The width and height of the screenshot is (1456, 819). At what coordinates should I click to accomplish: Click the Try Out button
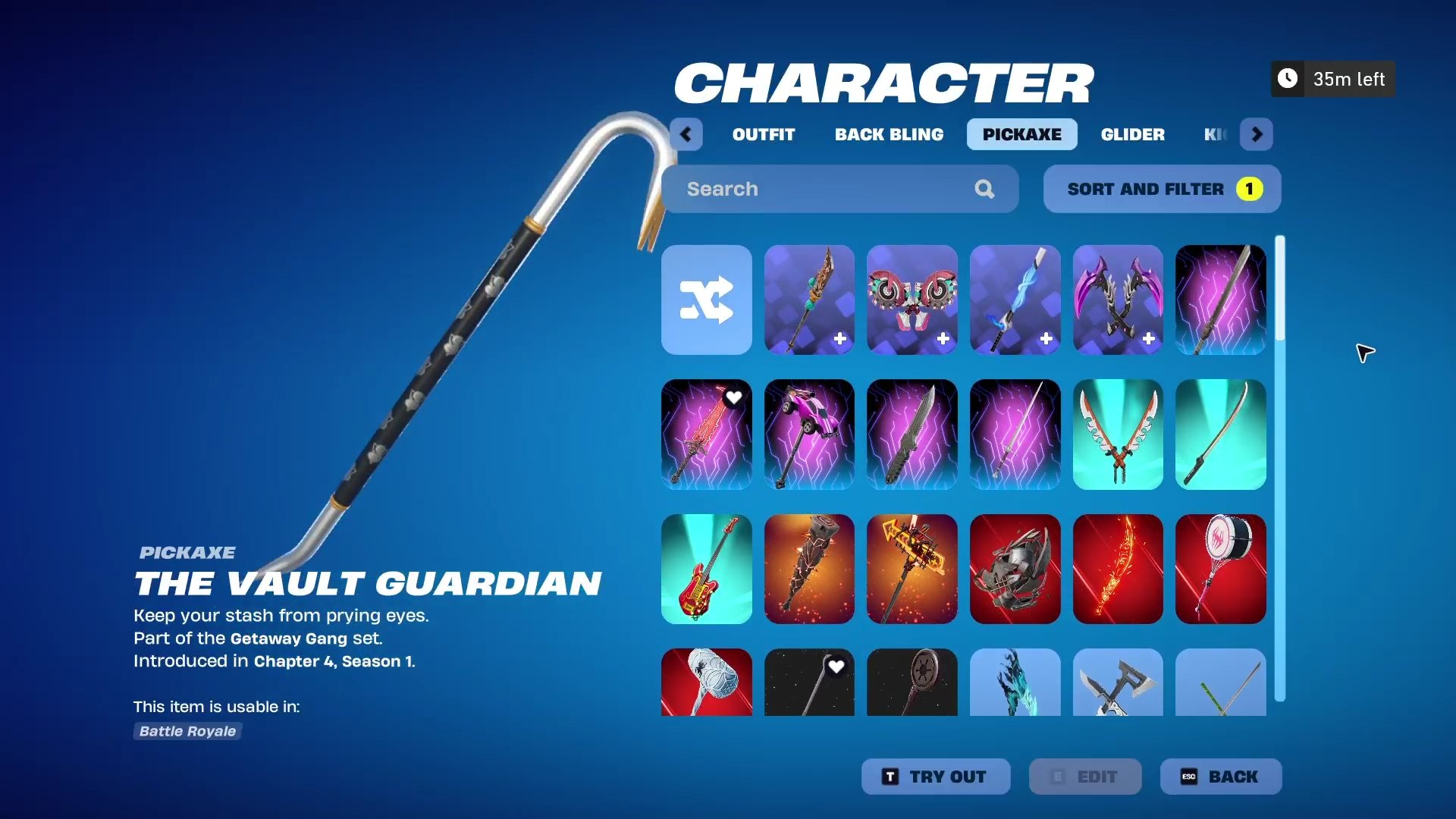936,776
